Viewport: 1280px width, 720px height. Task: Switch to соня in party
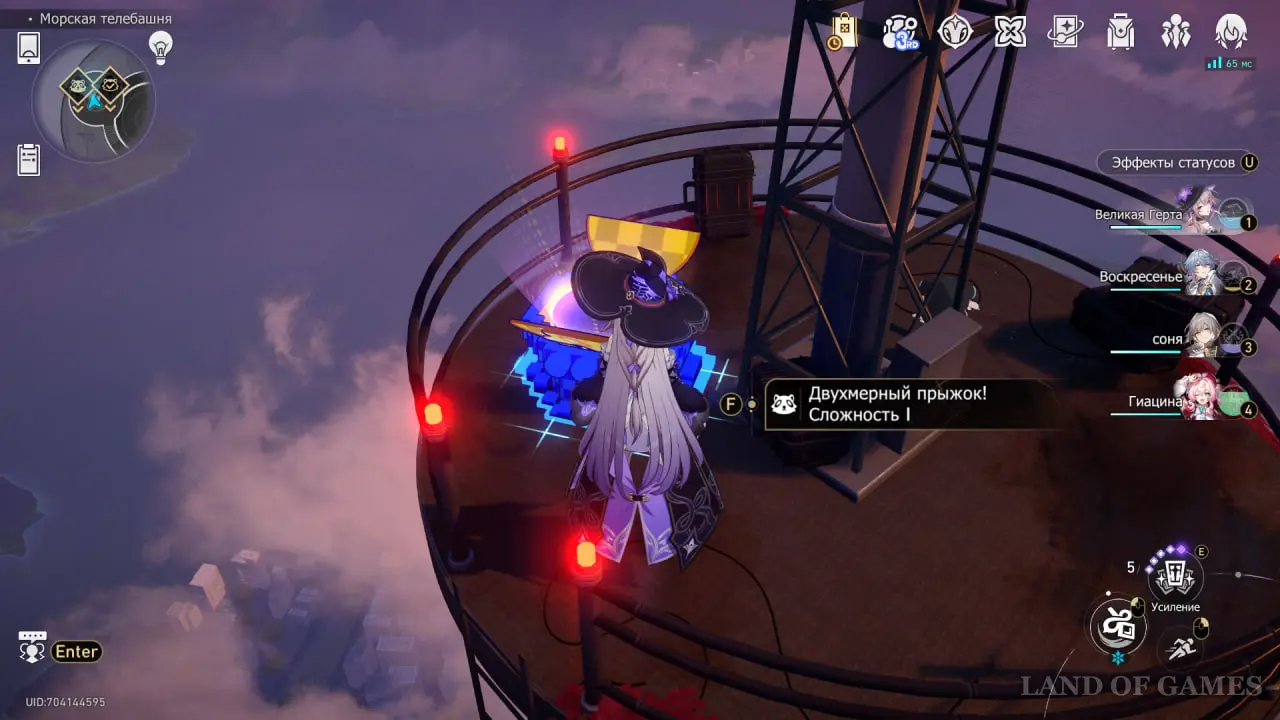(1200, 339)
